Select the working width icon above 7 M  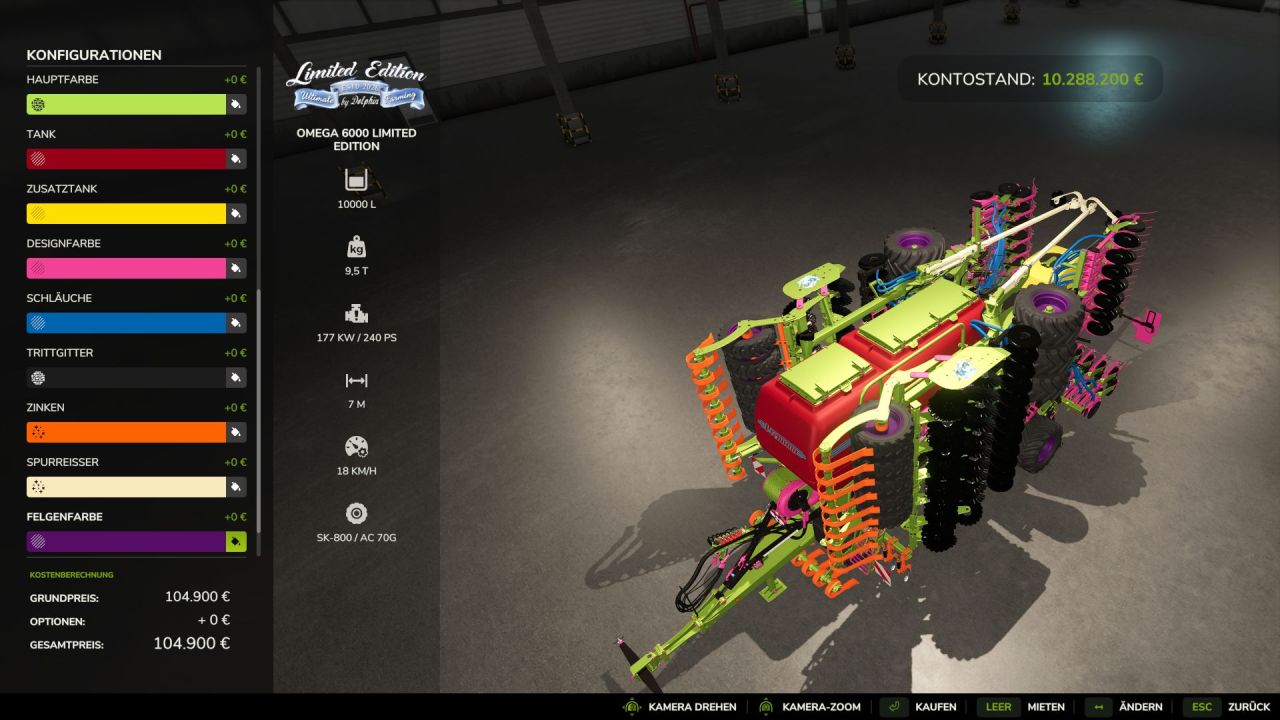pos(356,379)
